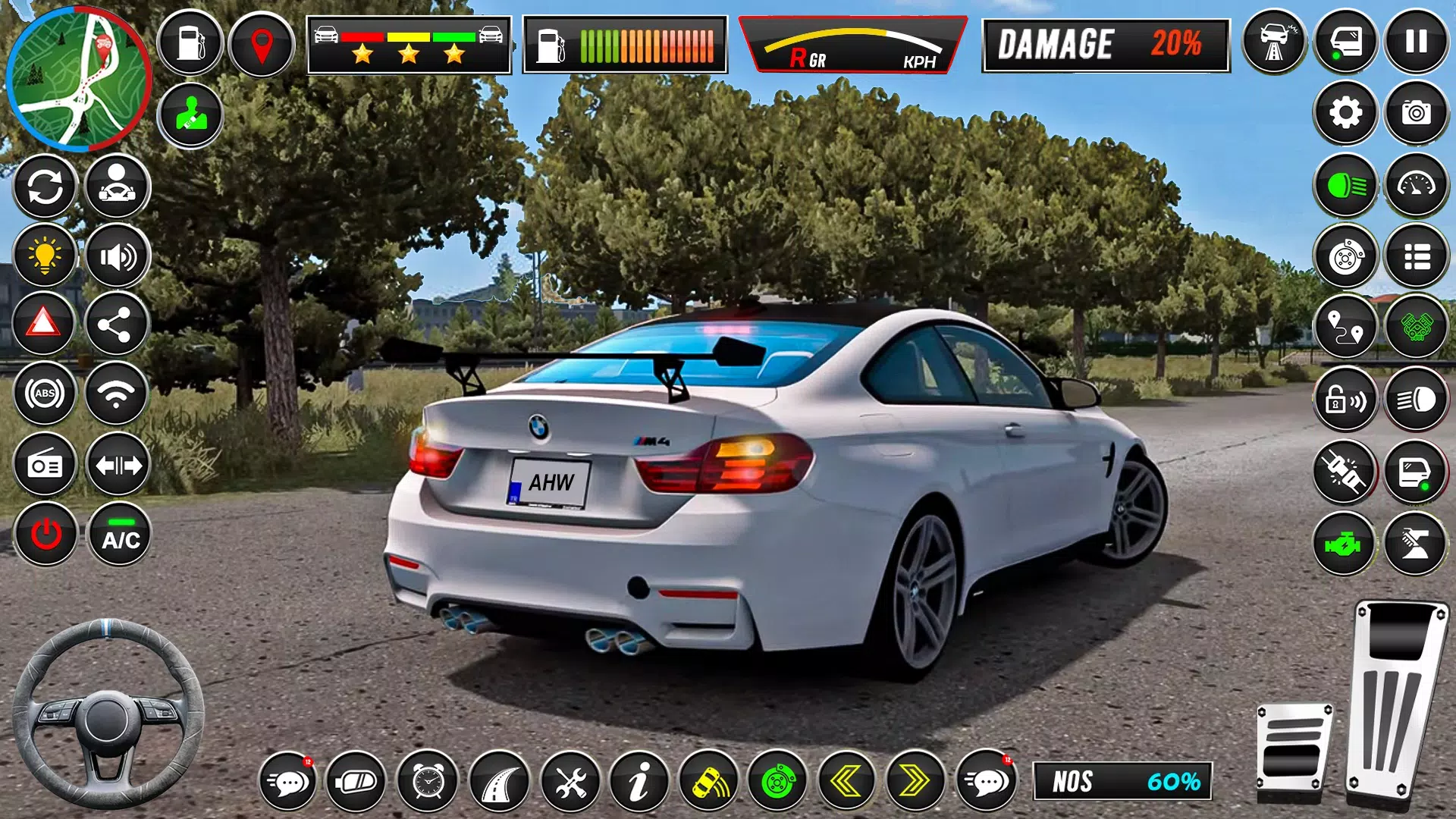Screen dimensions: 1456x819
Task: Open the circular minimap
Action: point(78,78)
